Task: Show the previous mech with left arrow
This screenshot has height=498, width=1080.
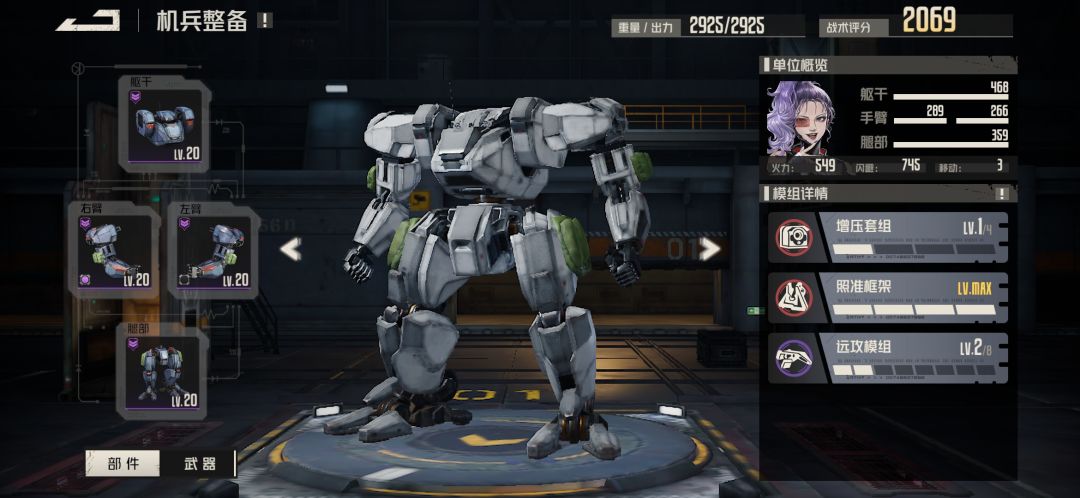Action: [290, 249]
